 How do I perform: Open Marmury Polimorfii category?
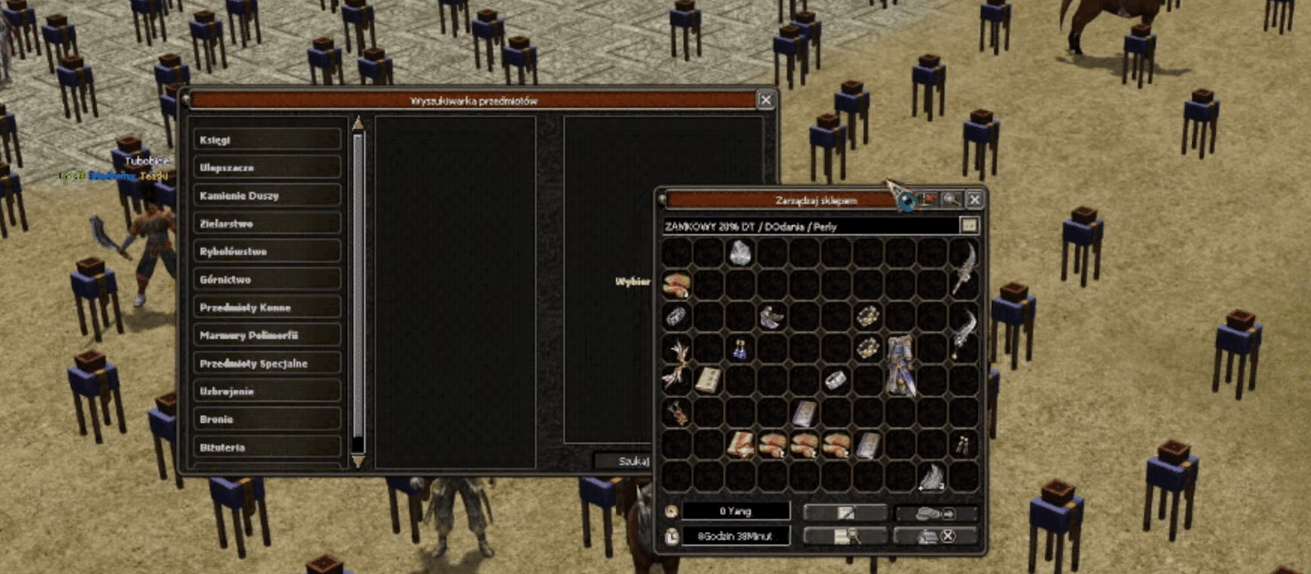[267, 336]
